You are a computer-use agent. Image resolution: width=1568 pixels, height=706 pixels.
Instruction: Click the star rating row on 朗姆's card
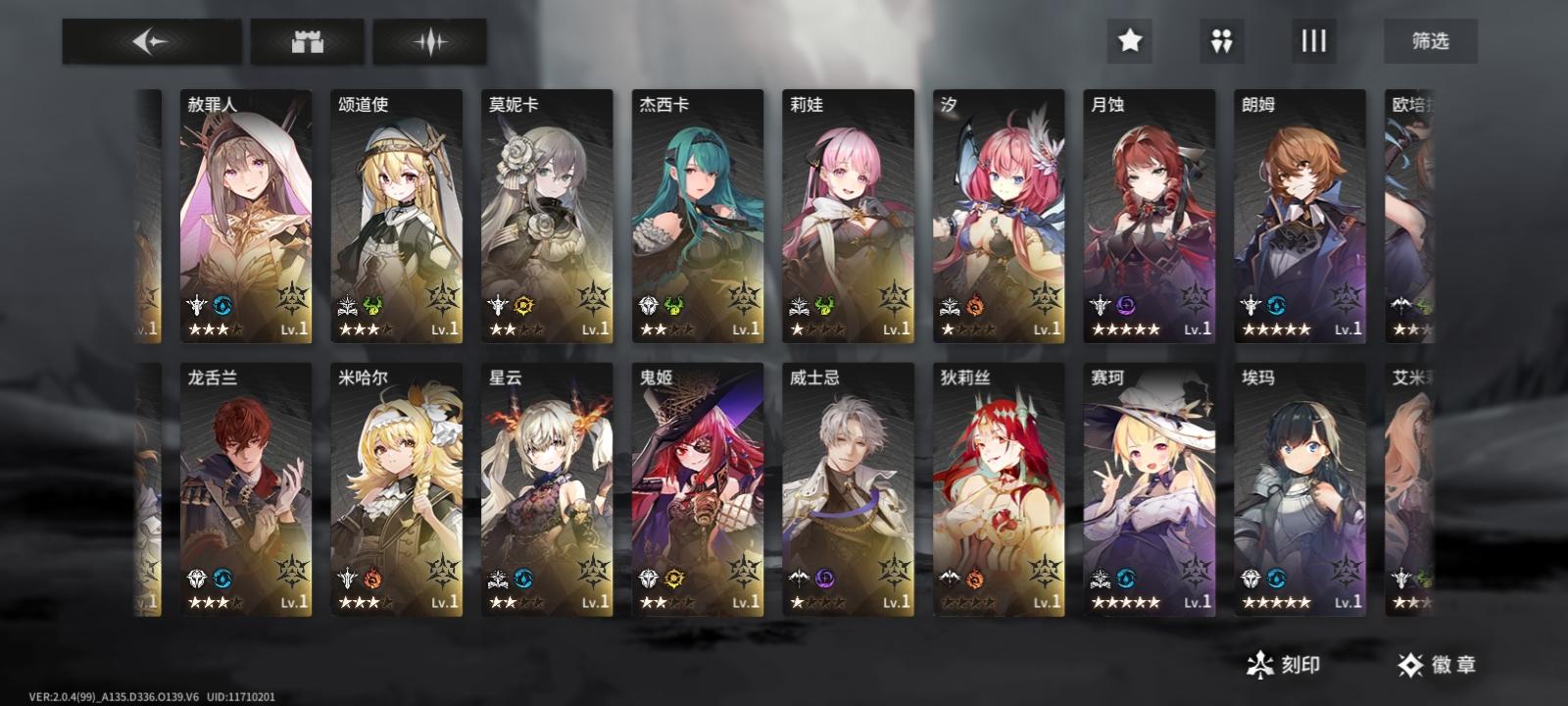pos(1276,328)
